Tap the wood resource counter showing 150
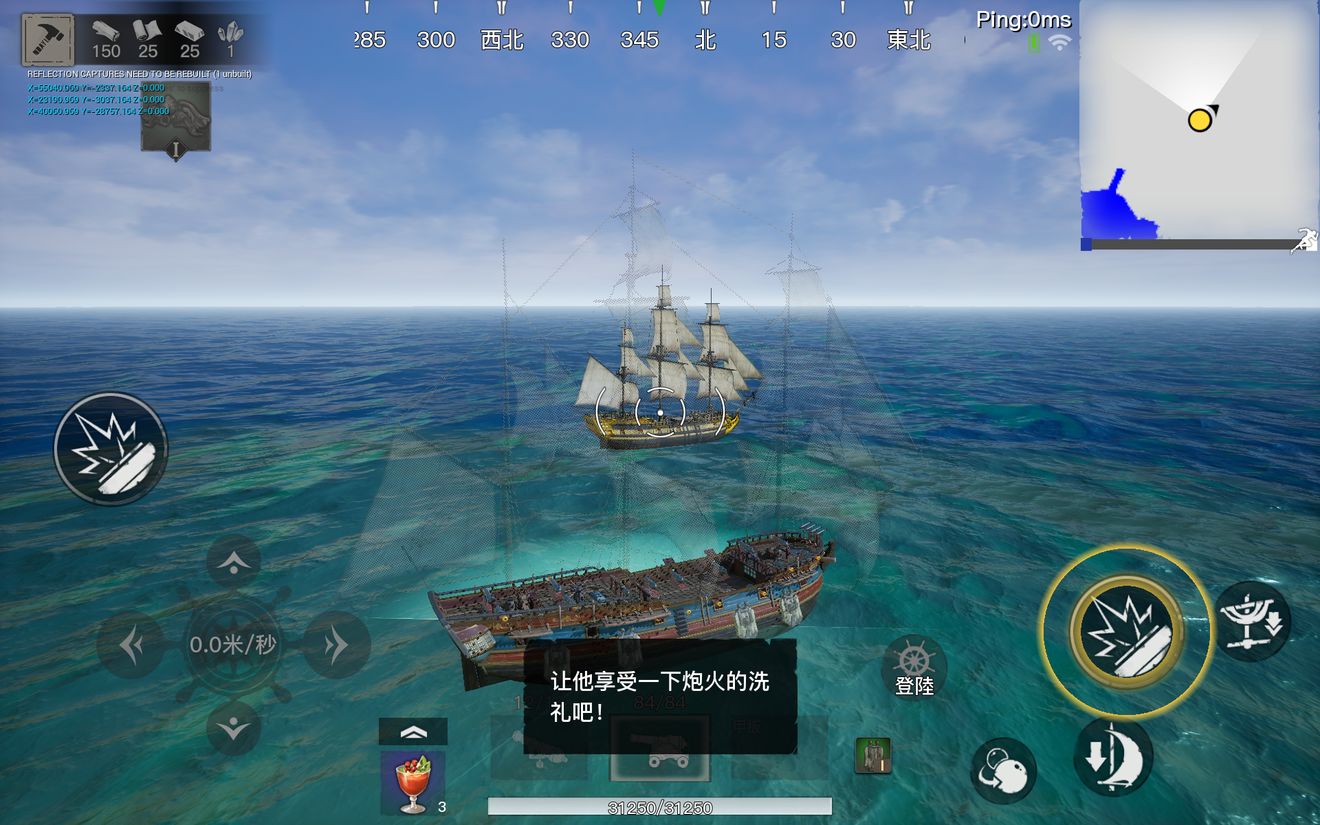 108,40
